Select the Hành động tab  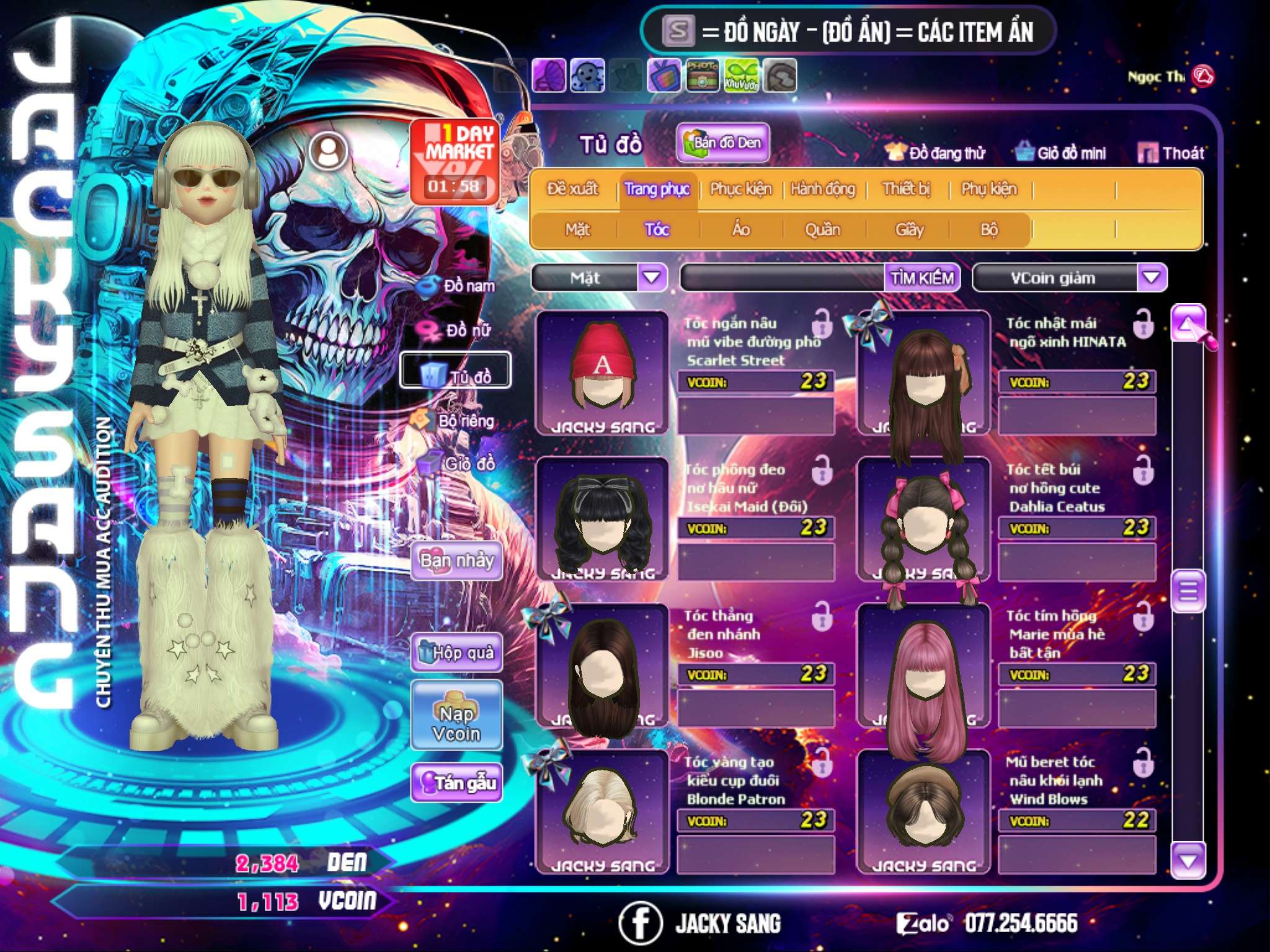pyautogui.click(x=822, y=189)
